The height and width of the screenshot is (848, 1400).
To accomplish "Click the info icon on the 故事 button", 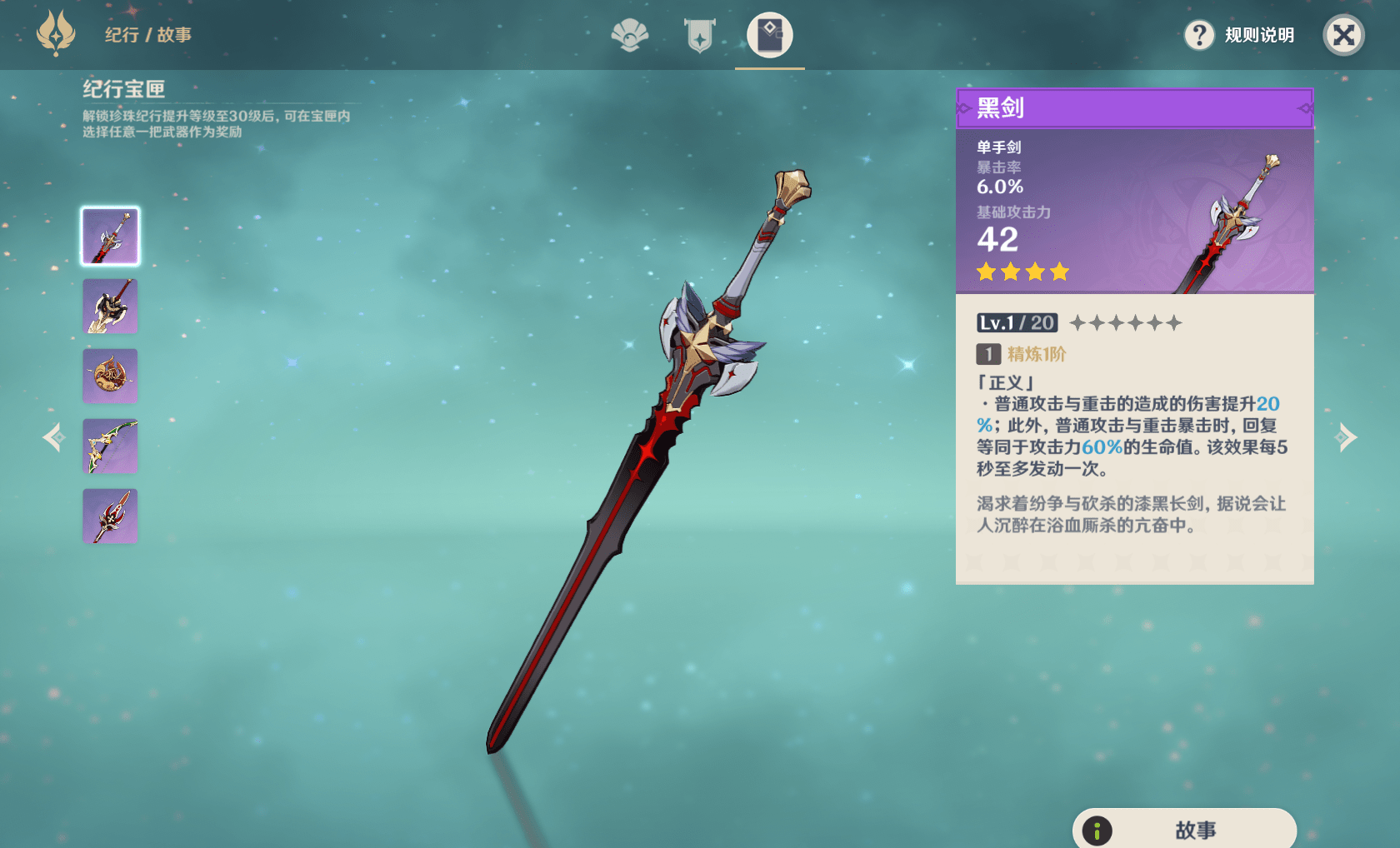I will point(1098,829).
